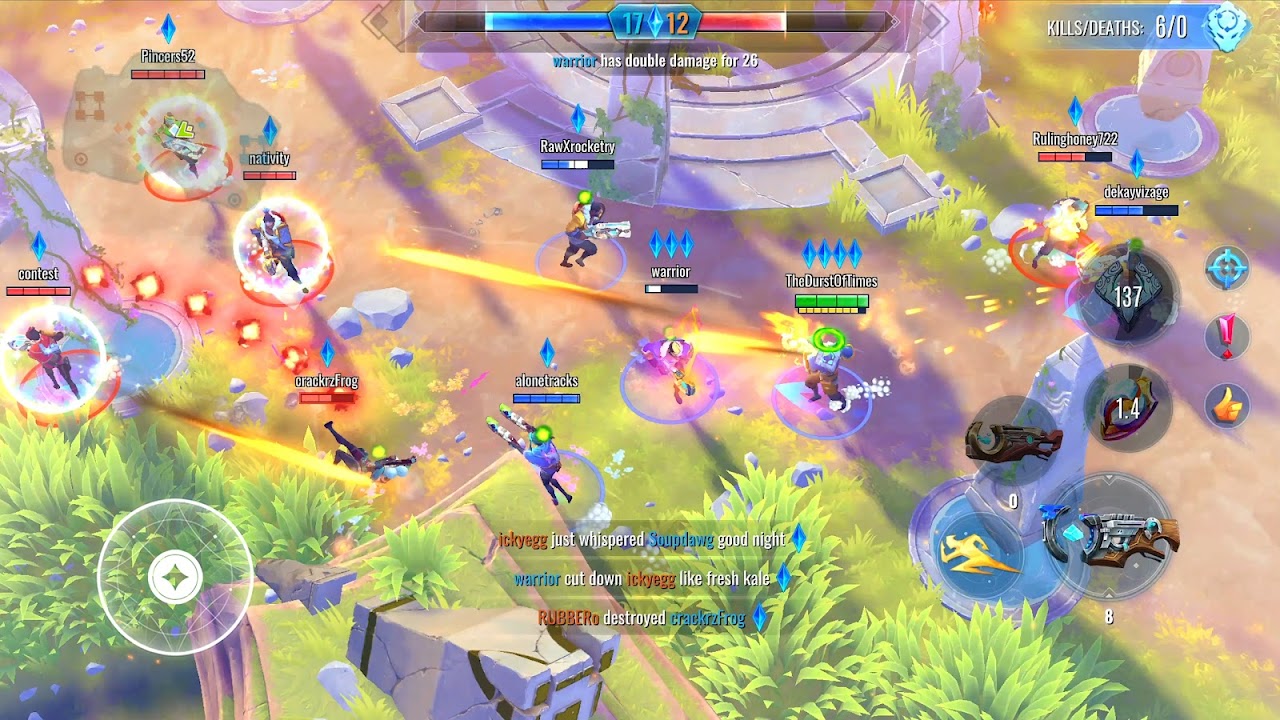Tap the warrior double damage banner text

653,58
